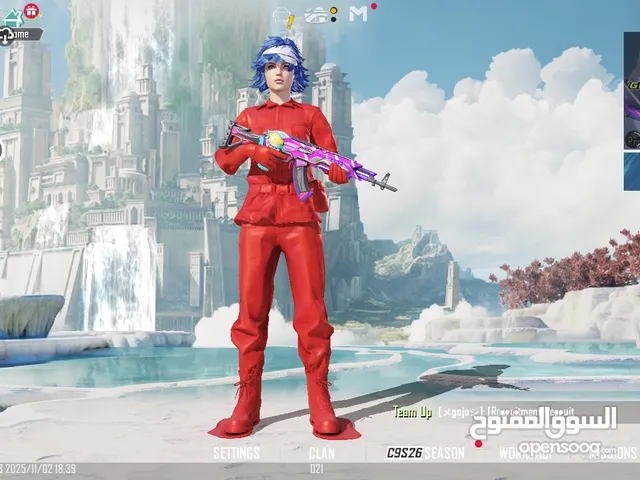Open the Workshop menu

(x=526, y=453)
